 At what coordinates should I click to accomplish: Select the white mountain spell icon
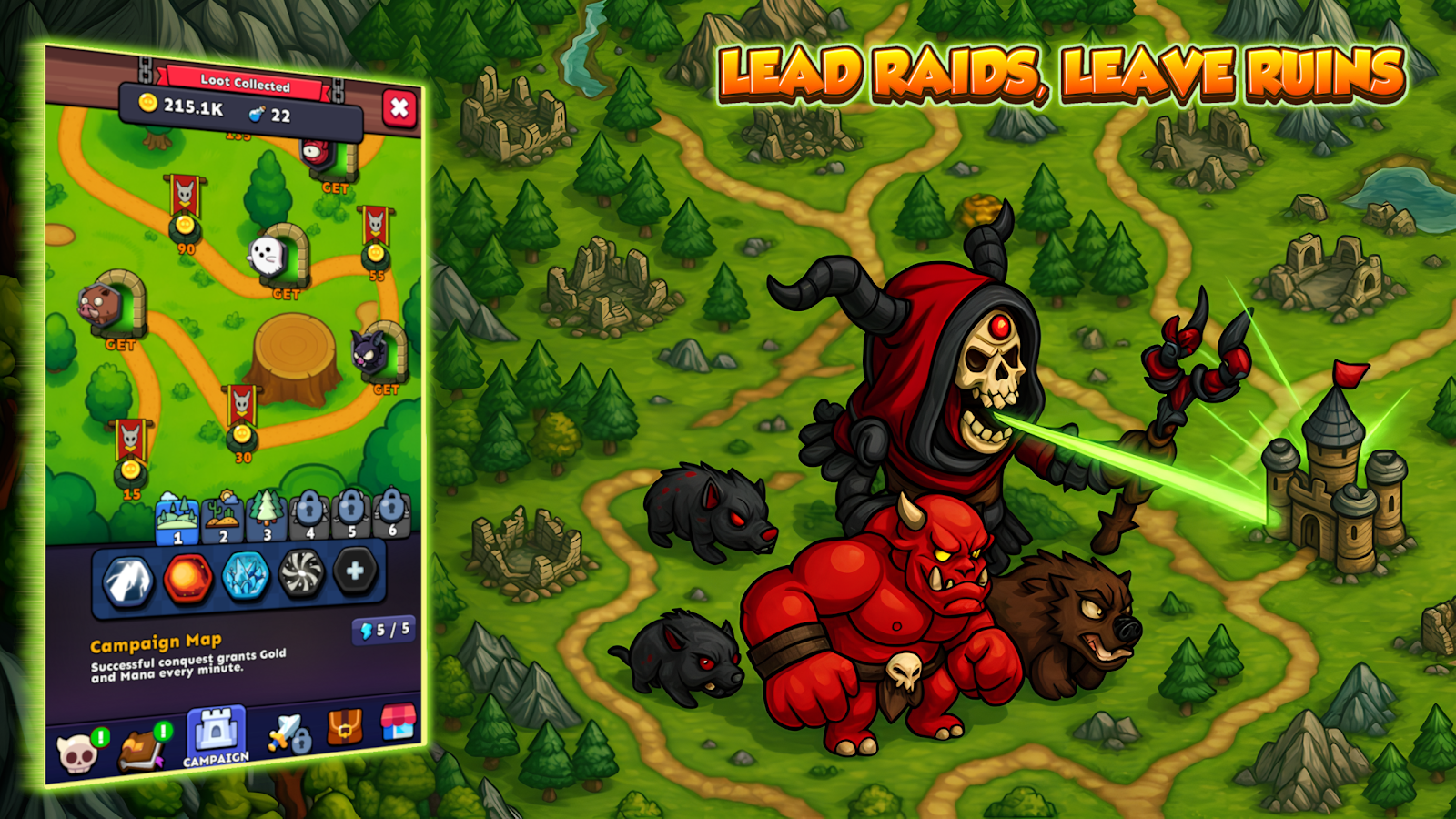coord(127,581)
